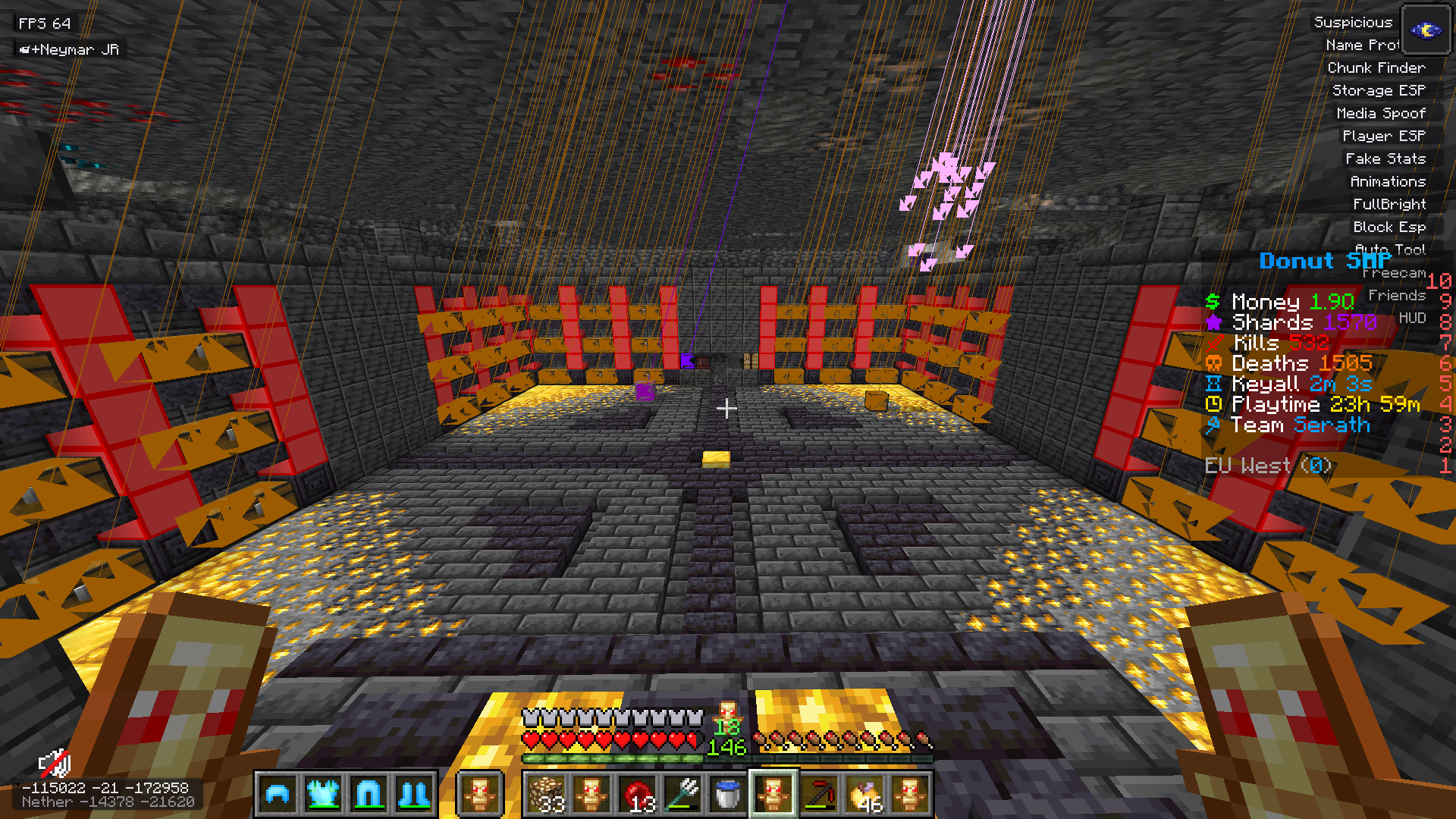The height and width of the screenshot is (819, 1456).
Task: Toggle FullBright in the cheat menu
Action: point(1389,203)
